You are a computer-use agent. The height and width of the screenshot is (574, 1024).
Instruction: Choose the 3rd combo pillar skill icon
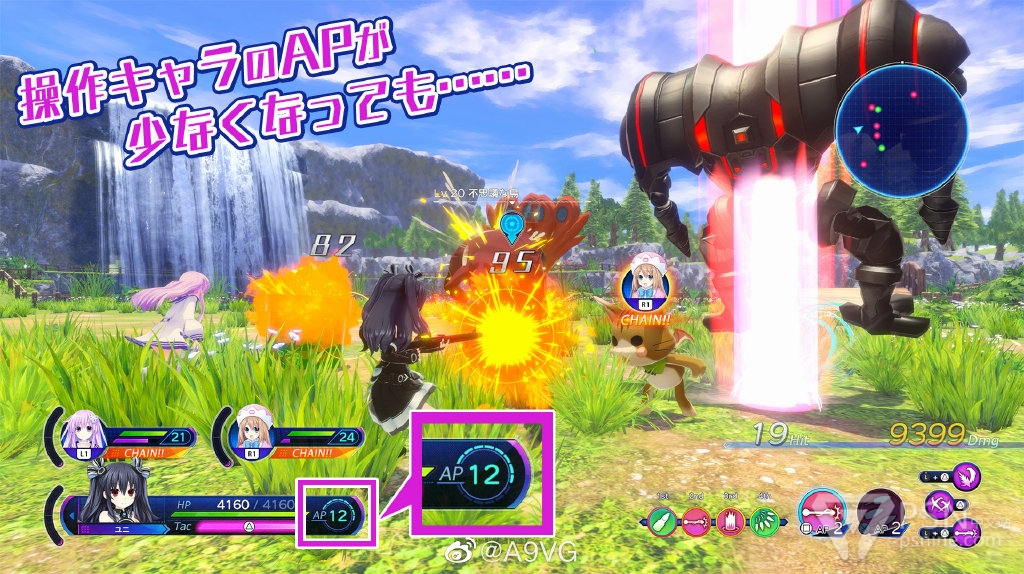click(731, 520)
